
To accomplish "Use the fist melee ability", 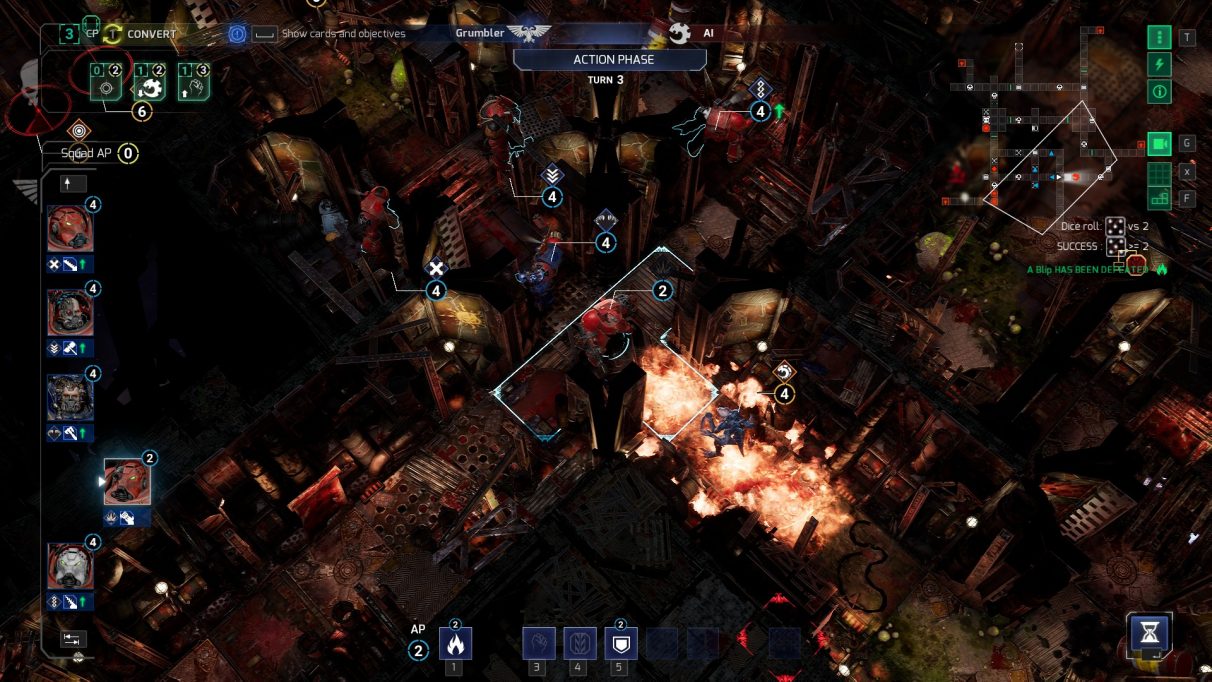I will pyautogui.click(x=538, y=643).
